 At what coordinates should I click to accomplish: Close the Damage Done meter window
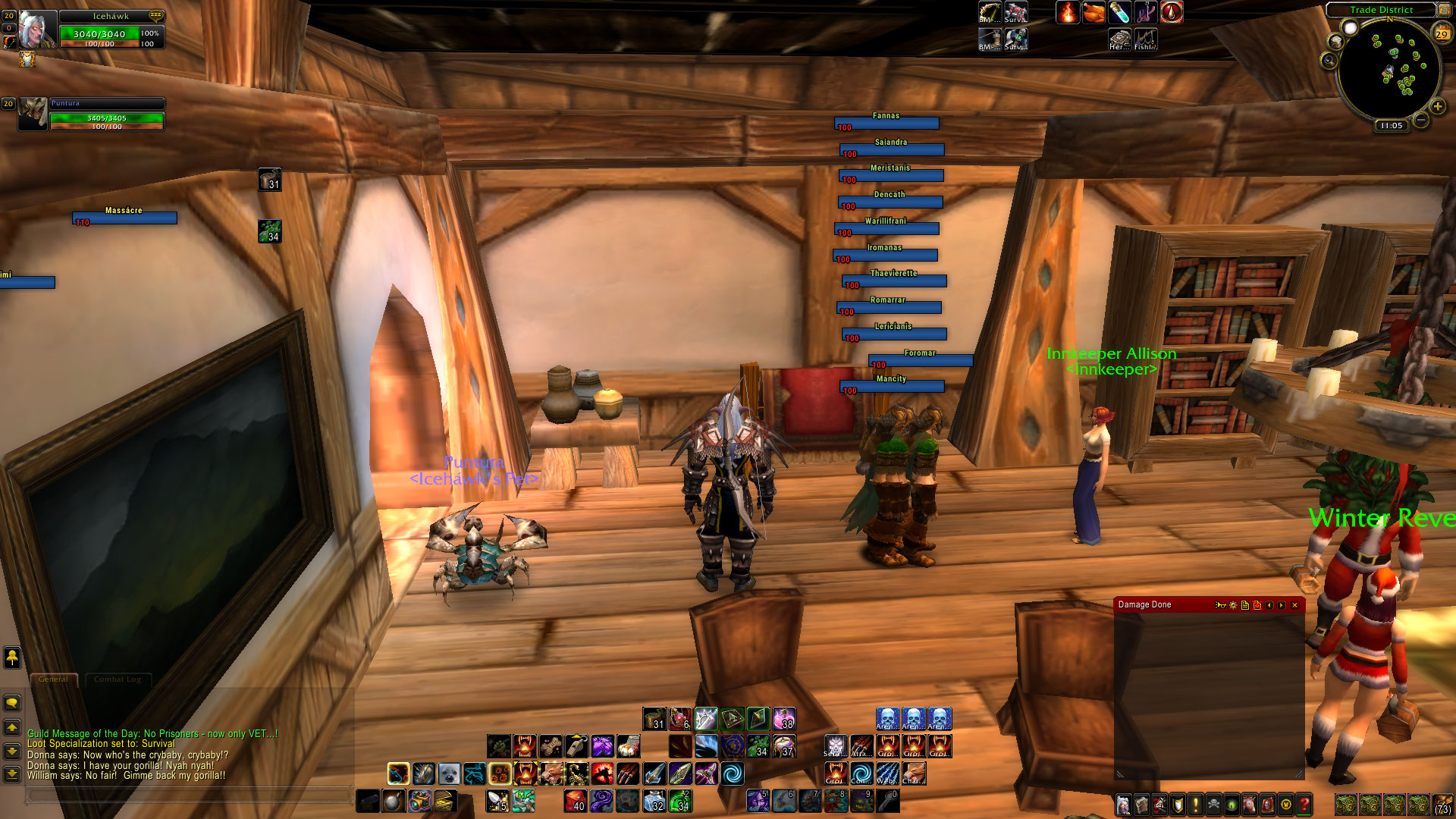pos(1294,605)
